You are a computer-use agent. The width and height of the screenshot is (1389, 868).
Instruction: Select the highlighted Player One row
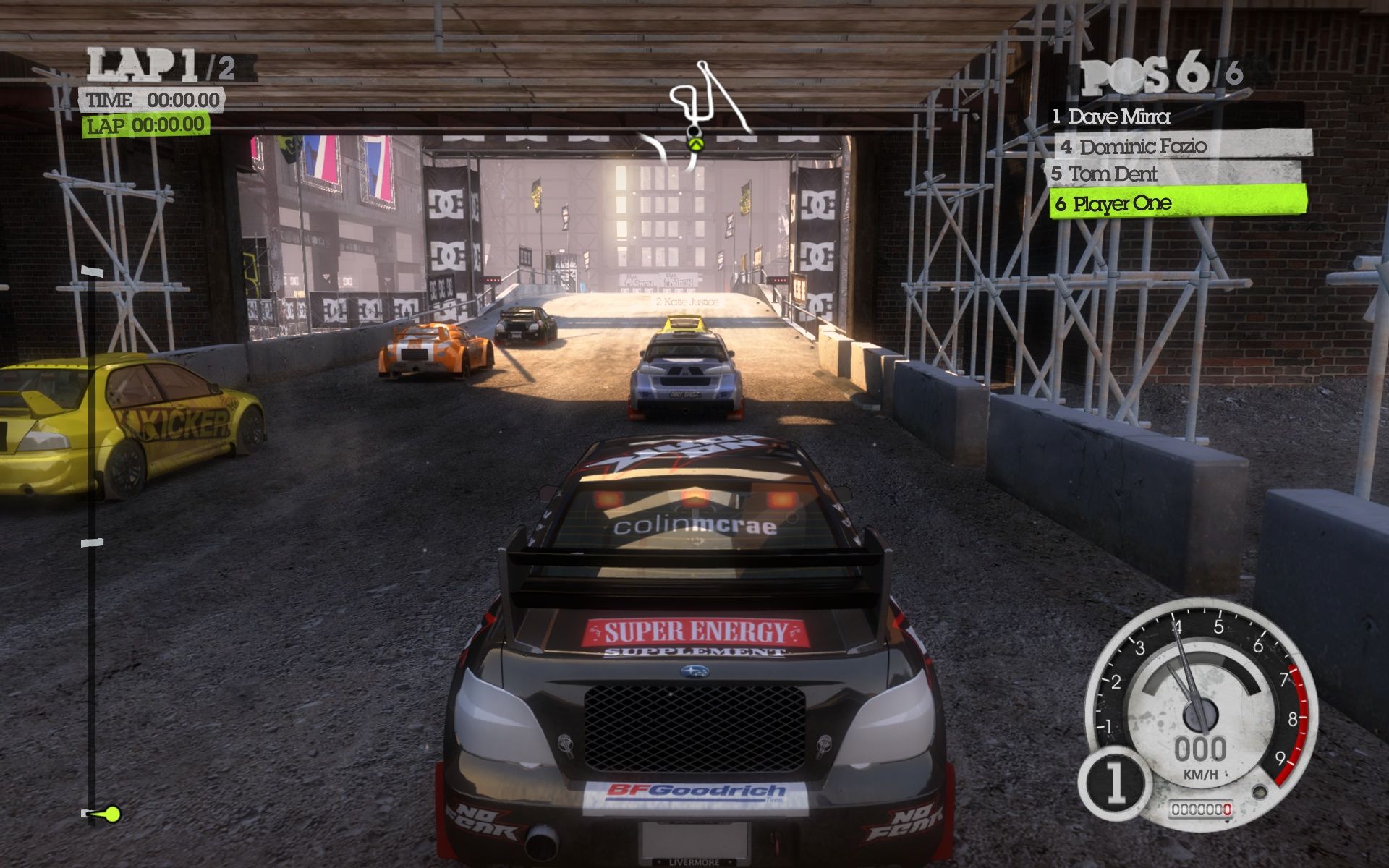tap(1177, 203)
